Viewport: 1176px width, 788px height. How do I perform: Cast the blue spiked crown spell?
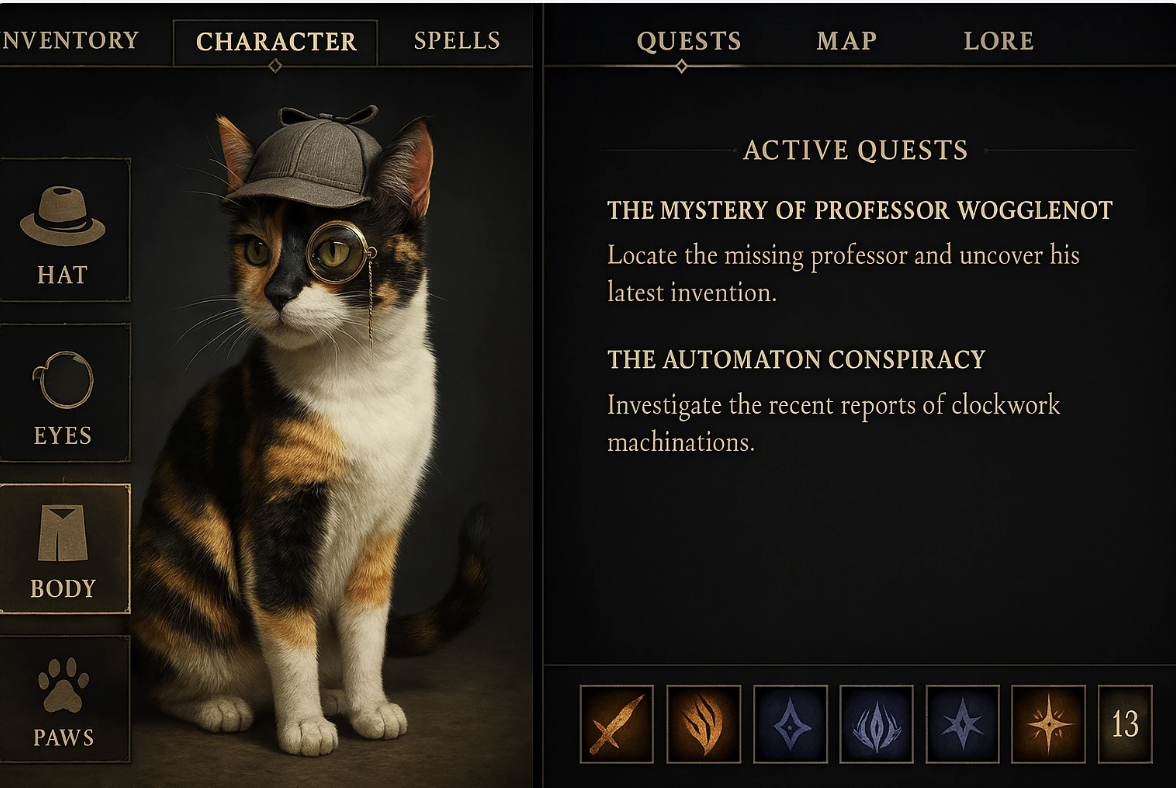click(x=876, y=723)
